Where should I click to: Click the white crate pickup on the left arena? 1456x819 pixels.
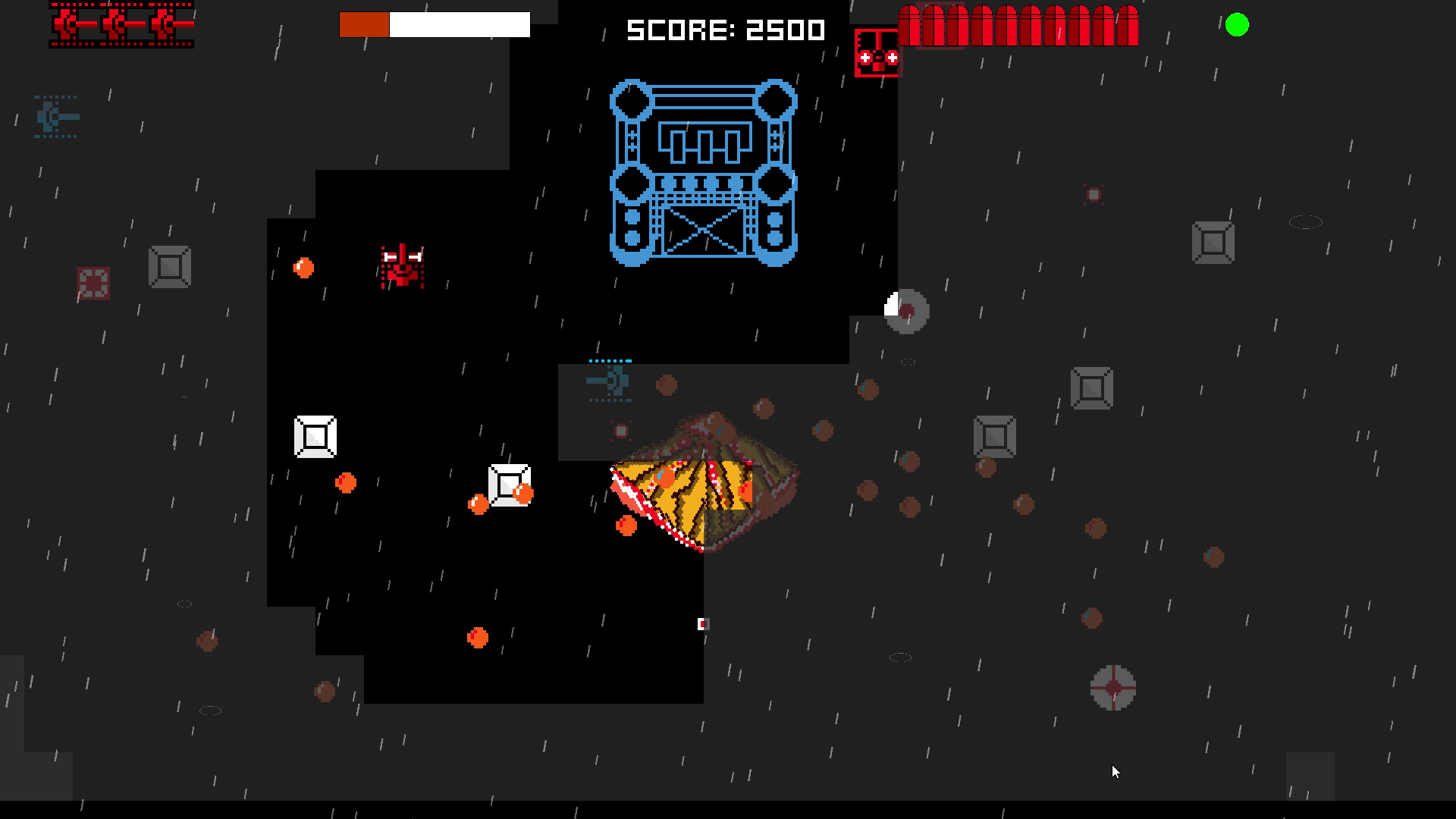tap(315, 436)
